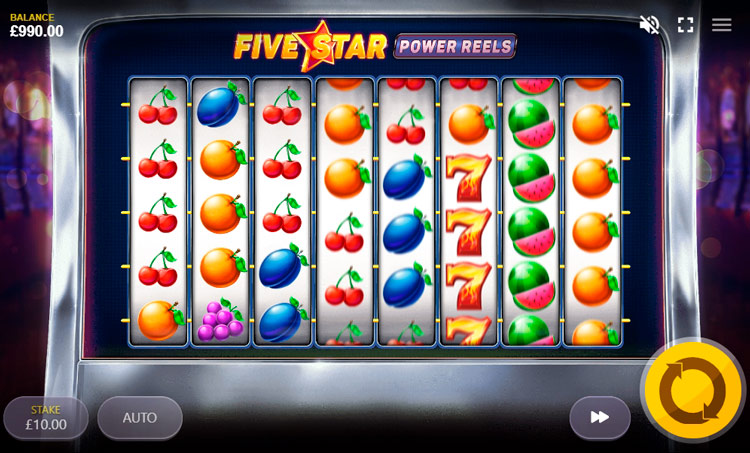Open the hamburger menu

click(x=722, y=25)
